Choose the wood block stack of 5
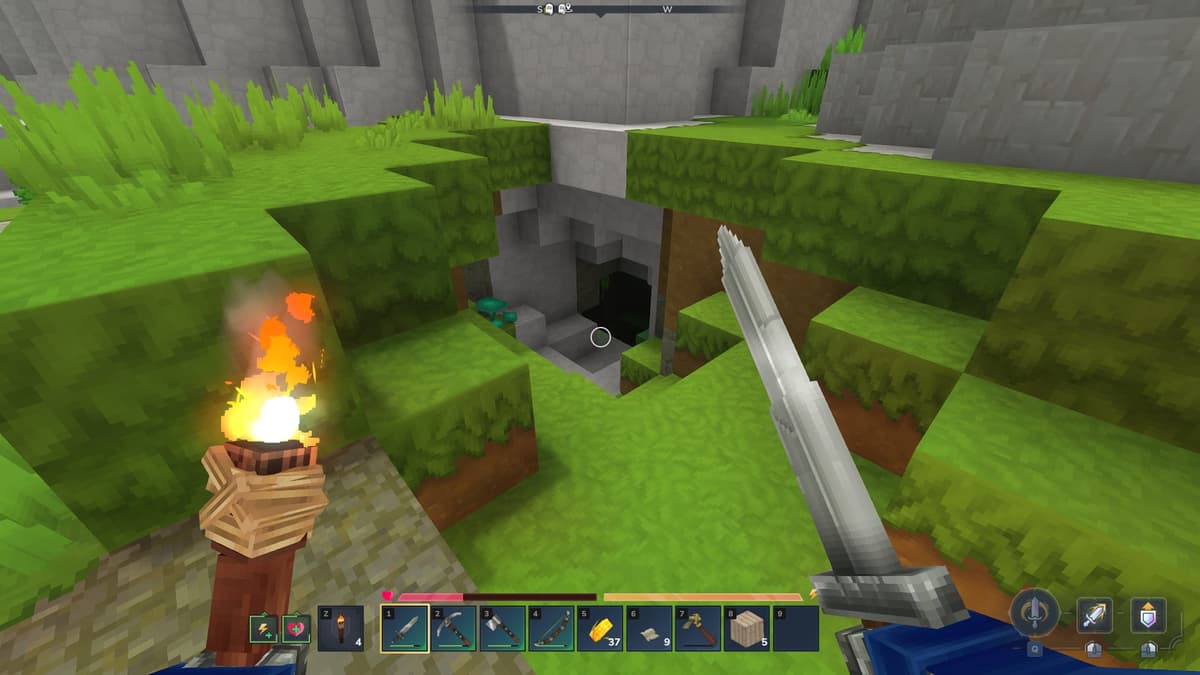Screen dimensions: 1200x675 click(746, 629)
